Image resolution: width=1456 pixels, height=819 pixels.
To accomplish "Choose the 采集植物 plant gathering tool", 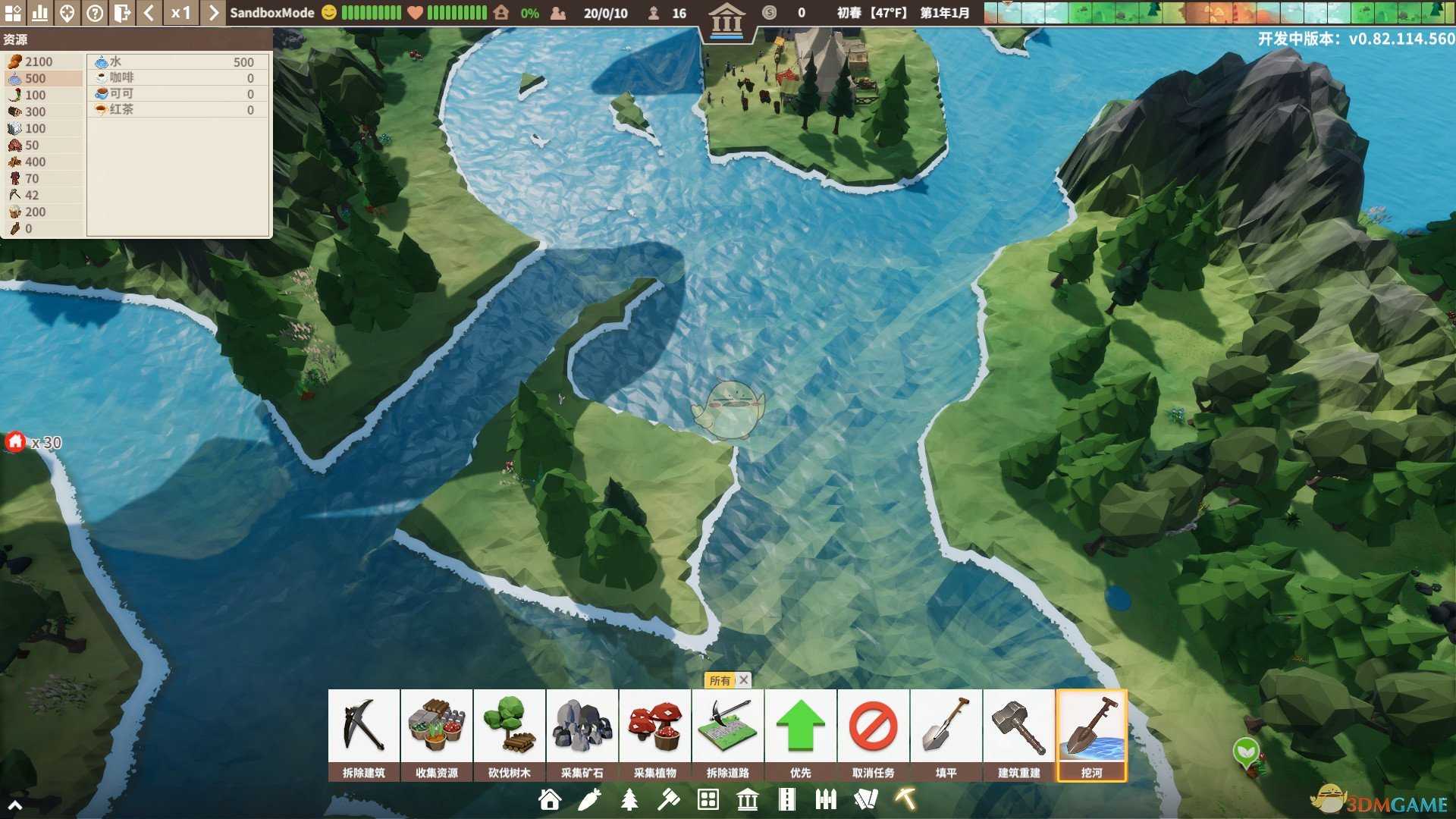I will (x=654, y=733).
